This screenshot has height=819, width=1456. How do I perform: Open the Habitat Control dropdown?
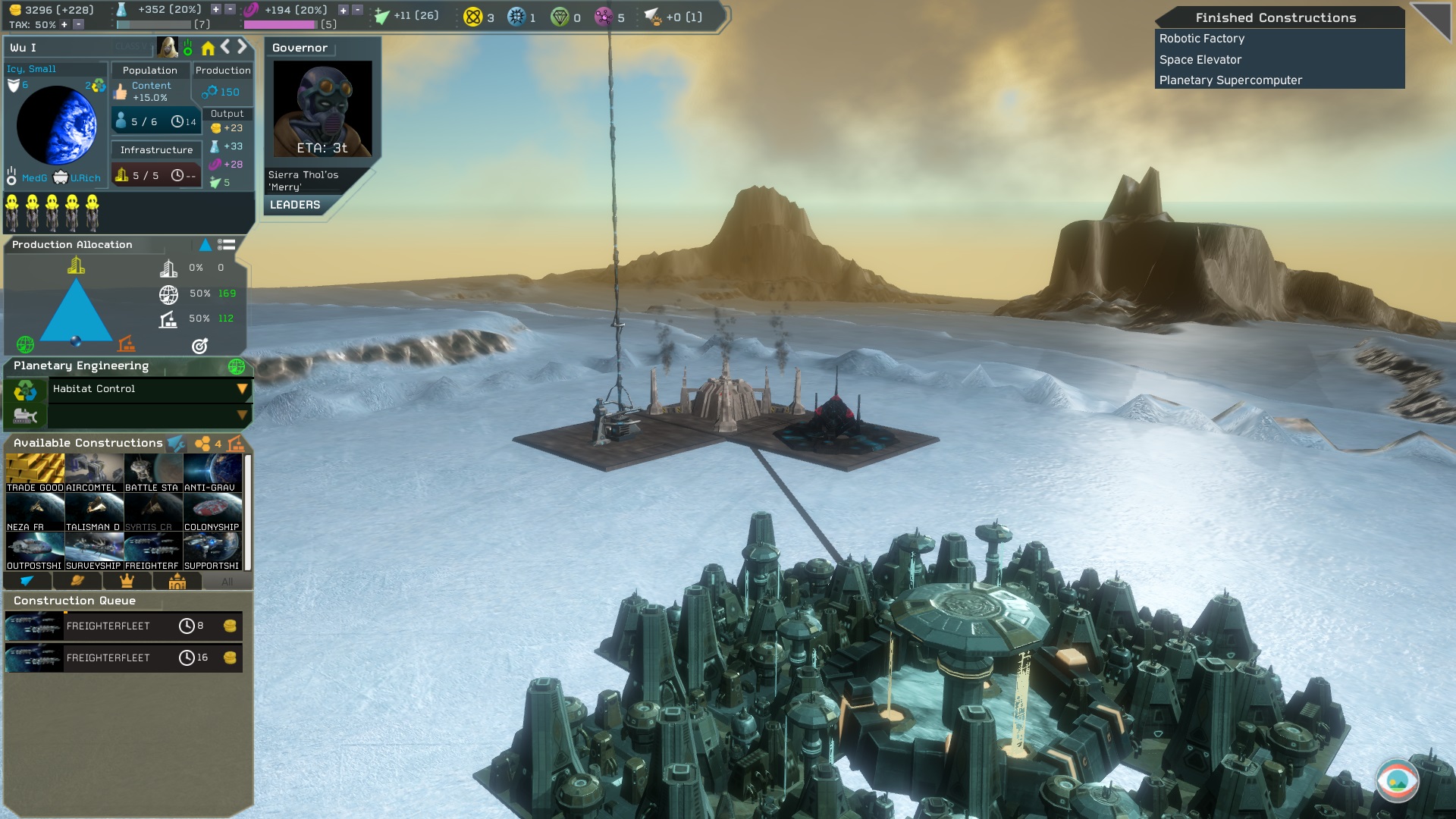[242, 389]
